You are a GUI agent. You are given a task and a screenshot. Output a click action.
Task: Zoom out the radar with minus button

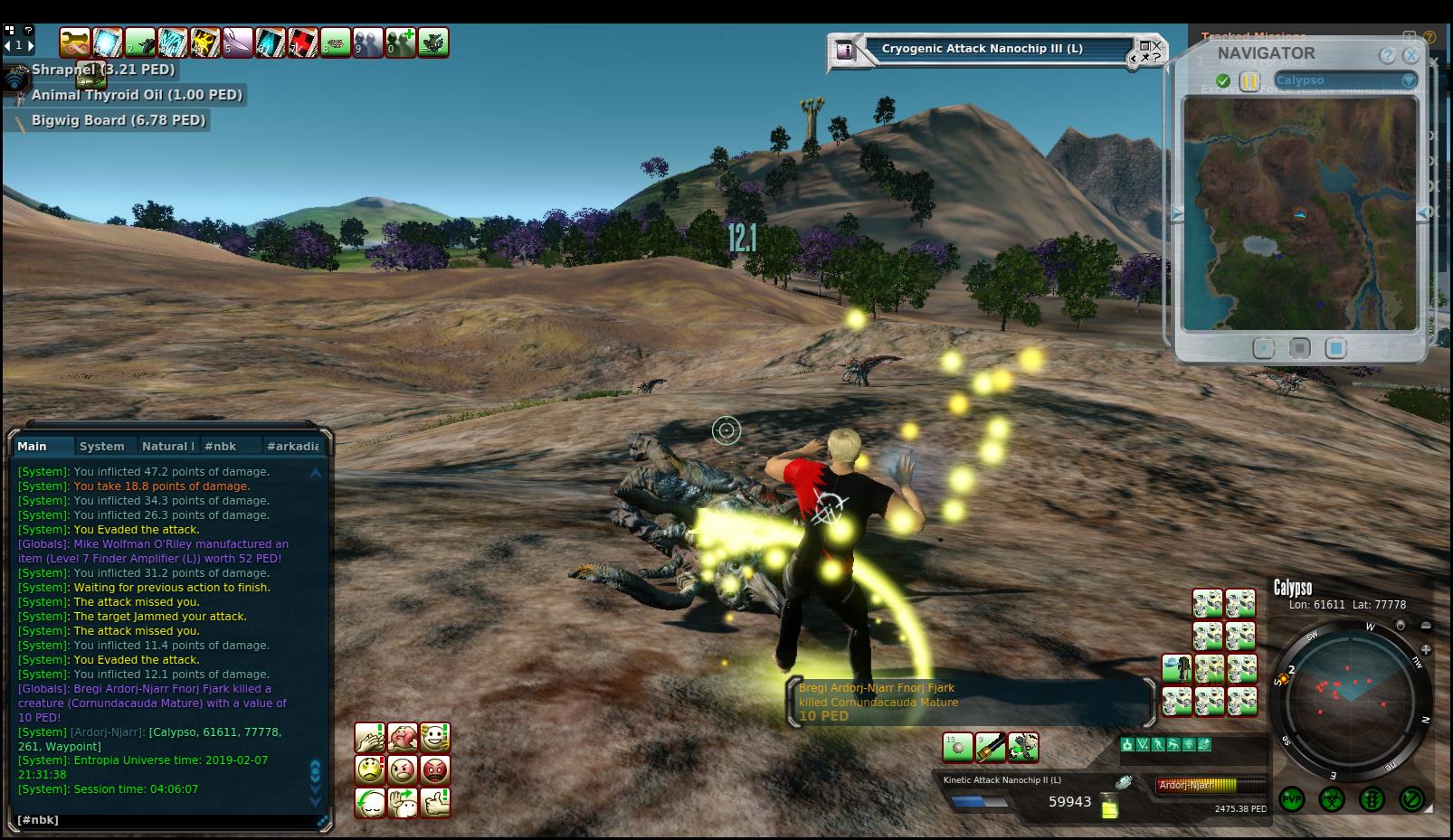[1426, 626]
